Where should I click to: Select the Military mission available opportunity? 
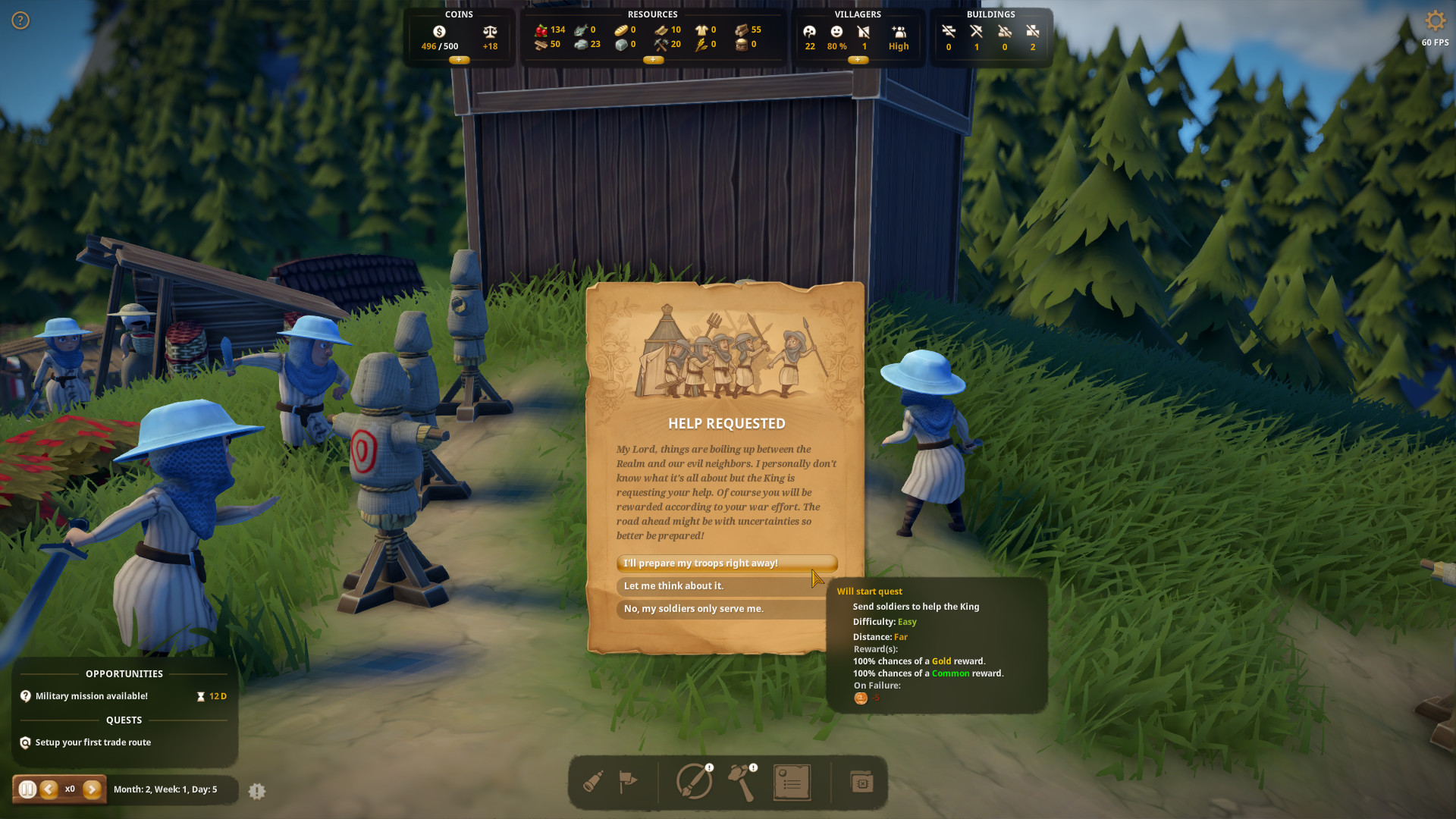[x=92, y=695]
